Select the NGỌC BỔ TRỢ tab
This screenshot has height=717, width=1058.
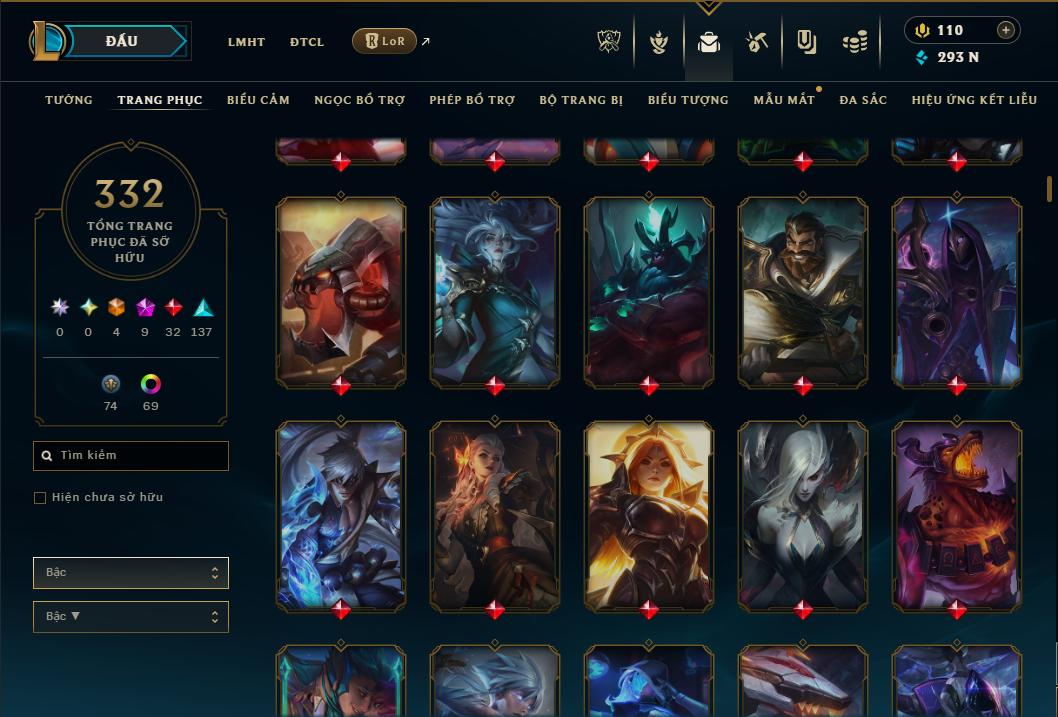point(359,100)
